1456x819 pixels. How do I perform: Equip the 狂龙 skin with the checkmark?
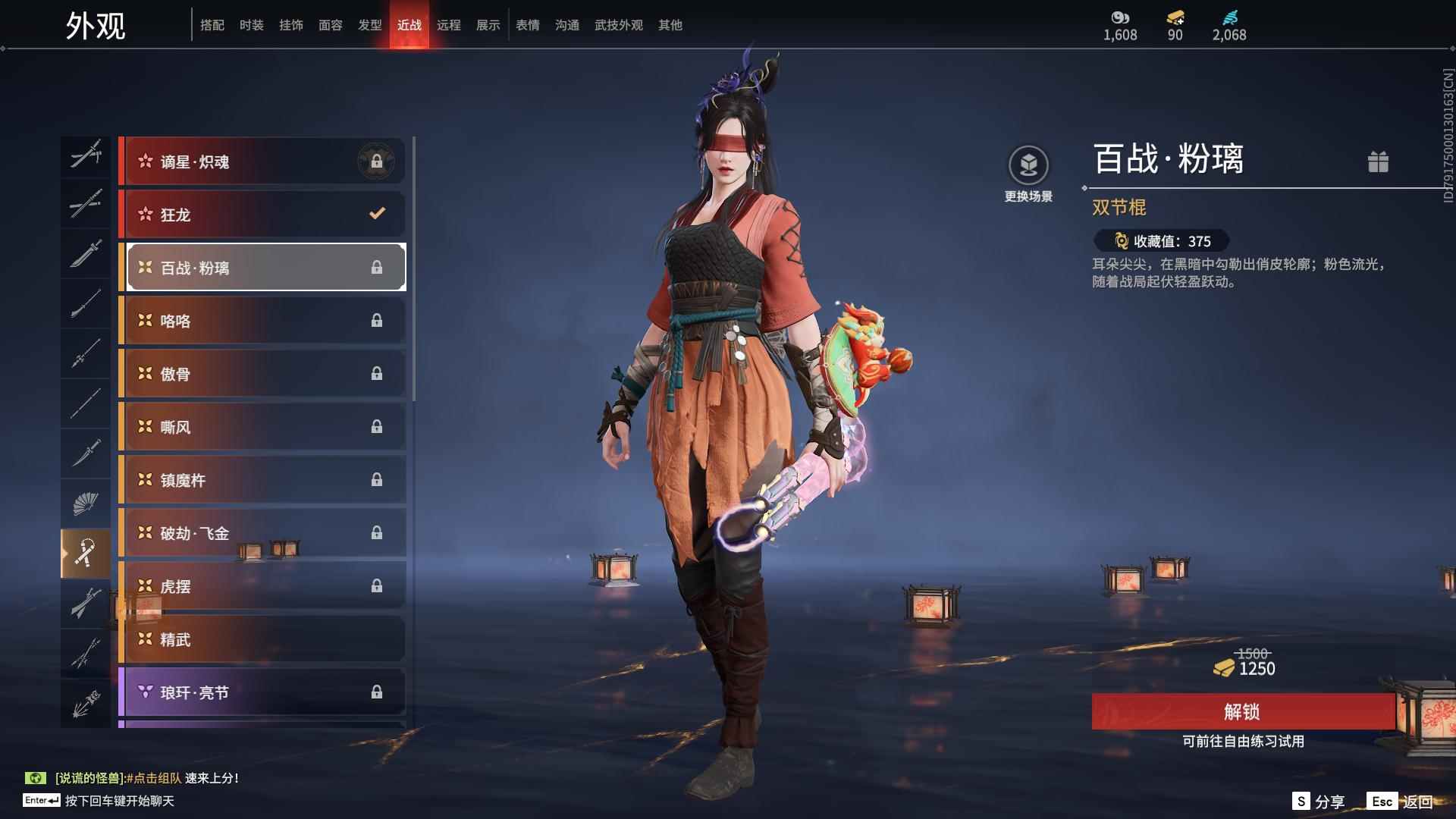[262, 215]
